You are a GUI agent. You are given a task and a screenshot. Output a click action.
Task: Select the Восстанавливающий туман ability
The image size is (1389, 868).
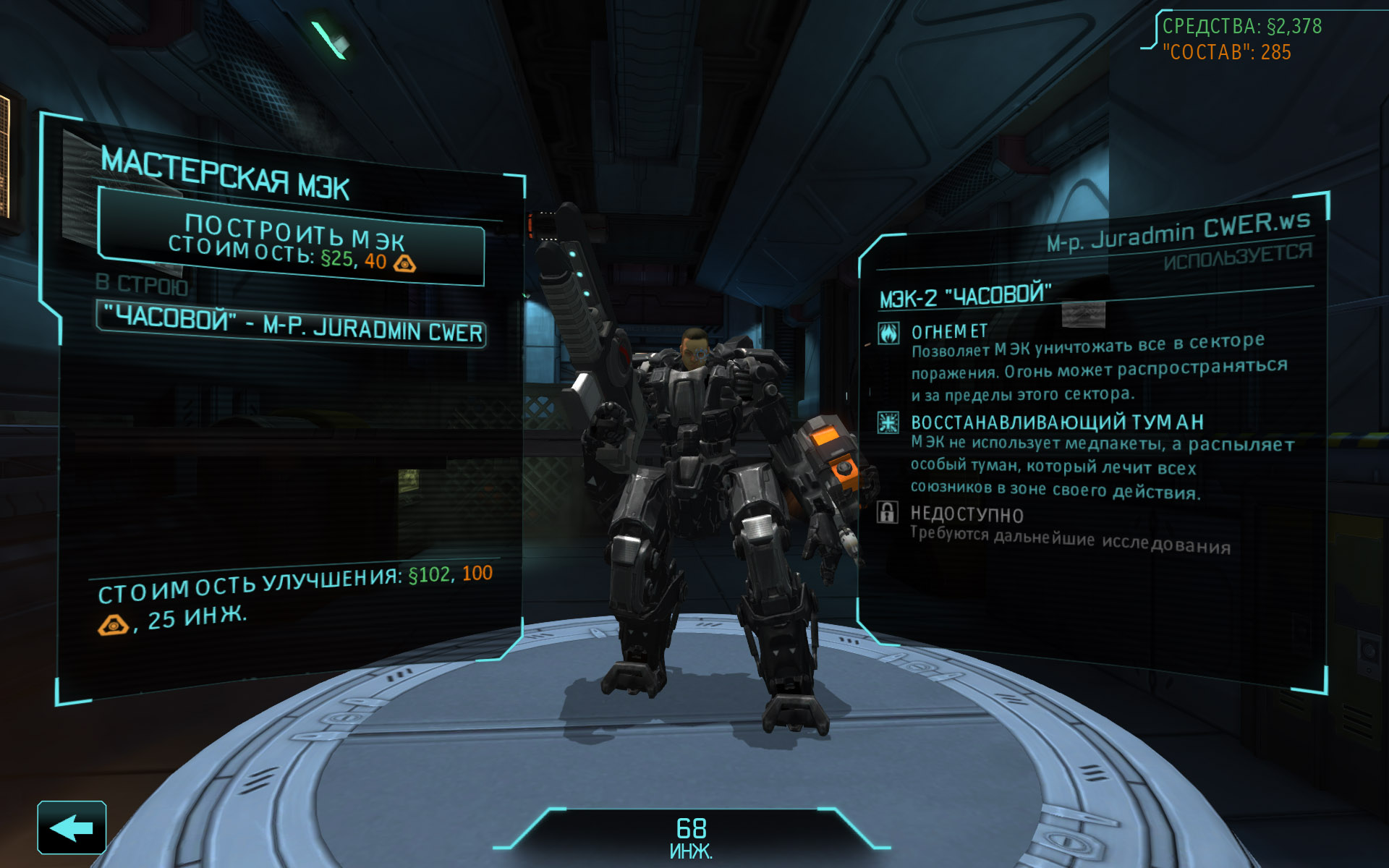1056,422
